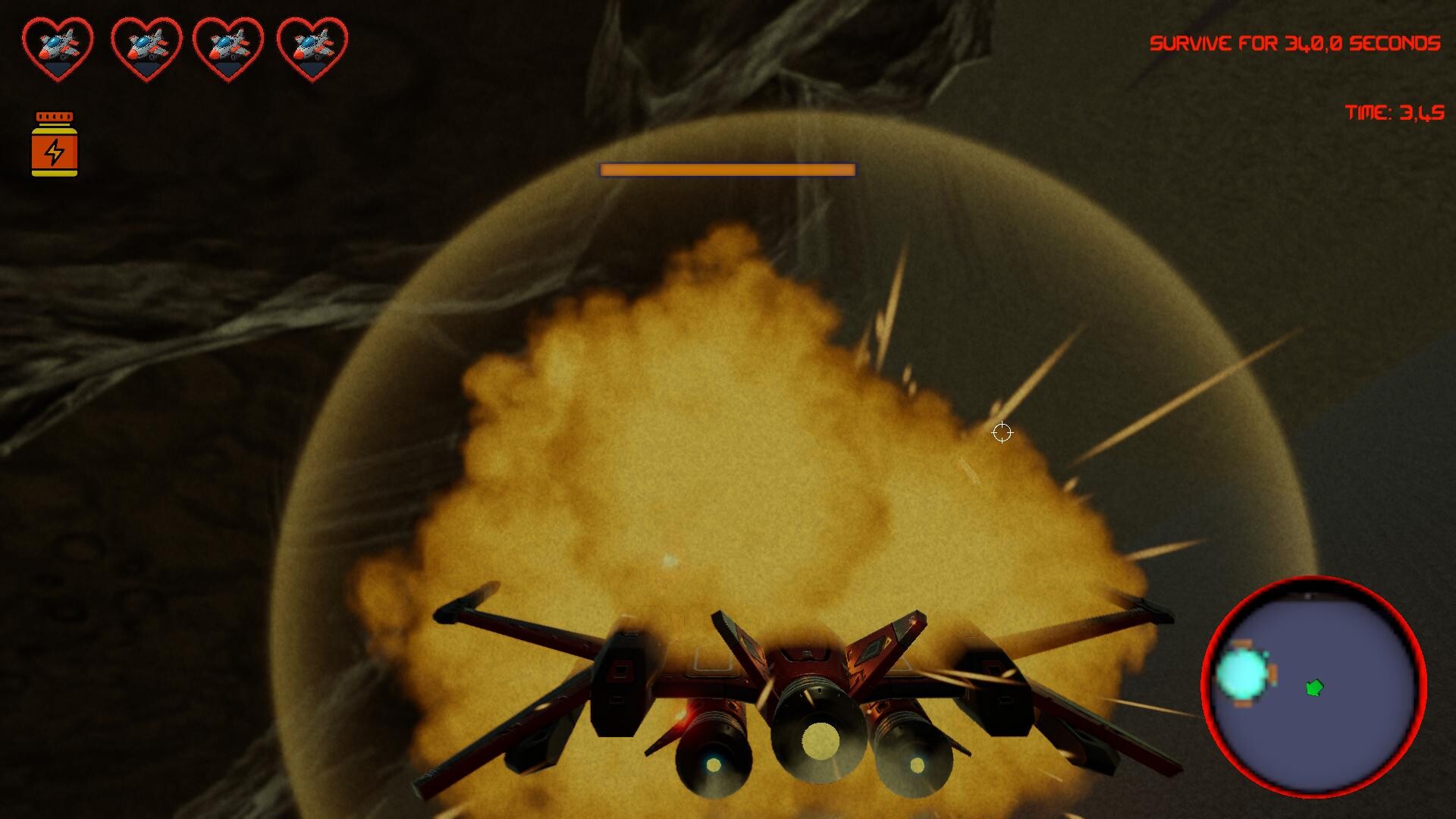
Task: Select the second spaceship heart icon
Action: [x=143, y=45]
